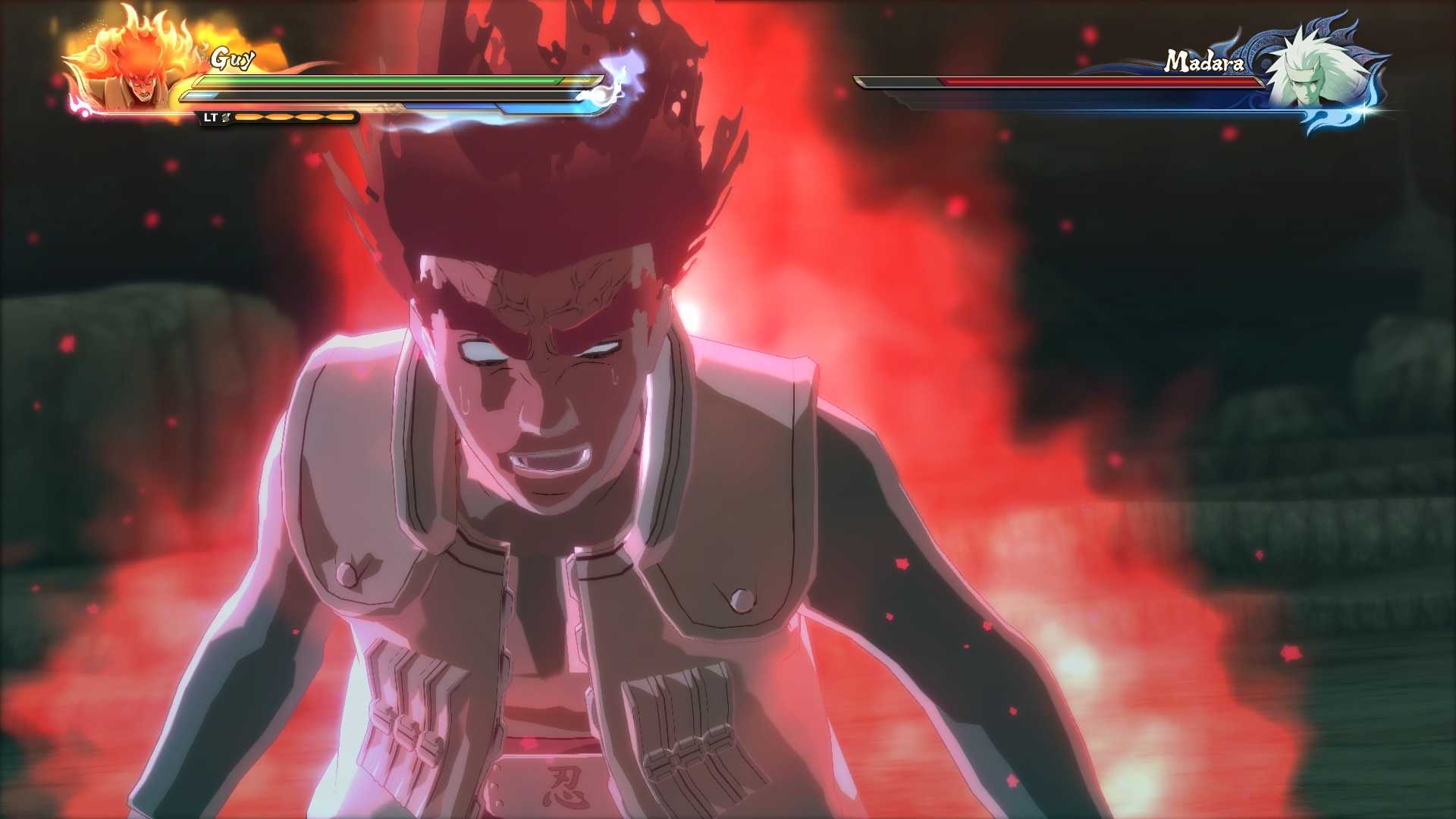Select the Guy name label

pyautogui.click(x=233, y=58)
